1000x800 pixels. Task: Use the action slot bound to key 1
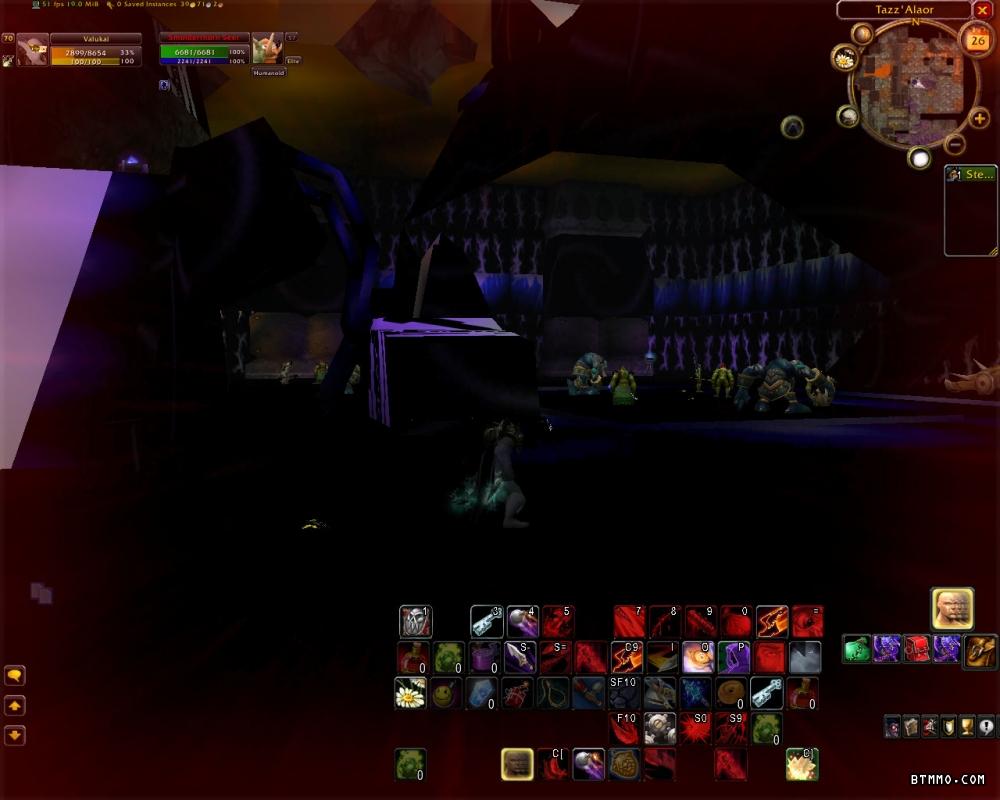click(x=415, y=622)
